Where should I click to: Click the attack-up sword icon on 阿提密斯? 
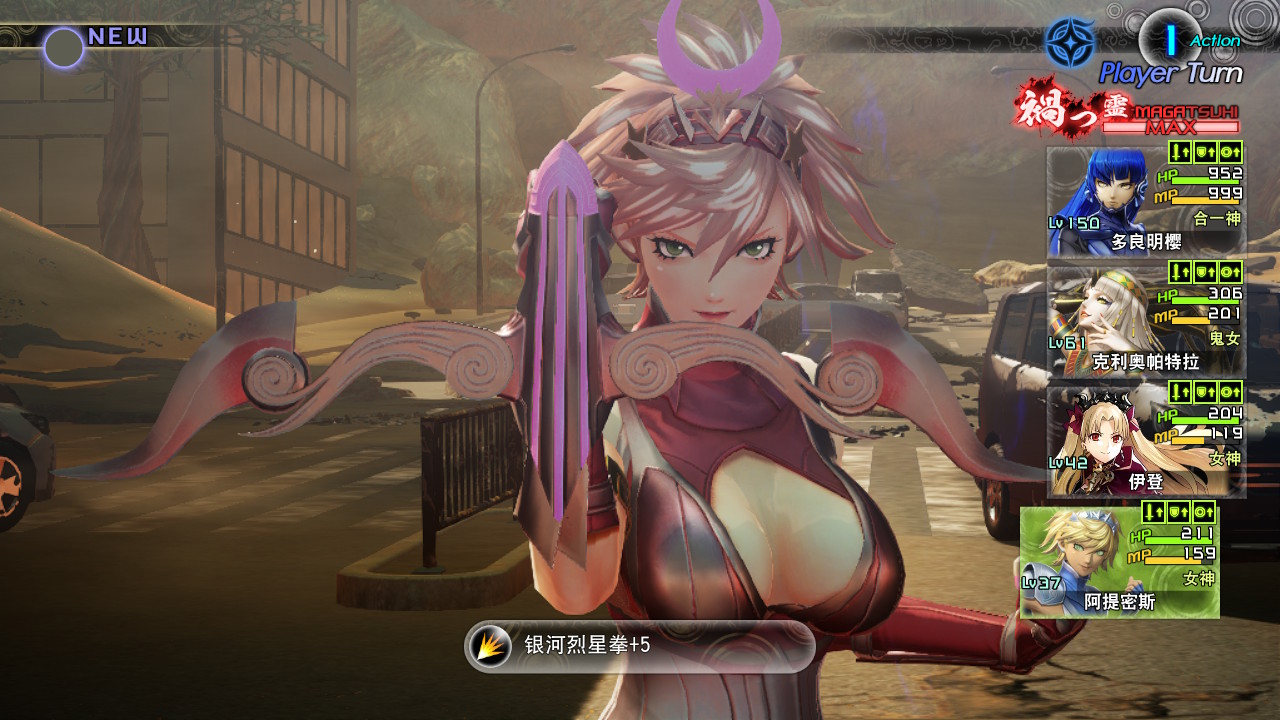1152,512
